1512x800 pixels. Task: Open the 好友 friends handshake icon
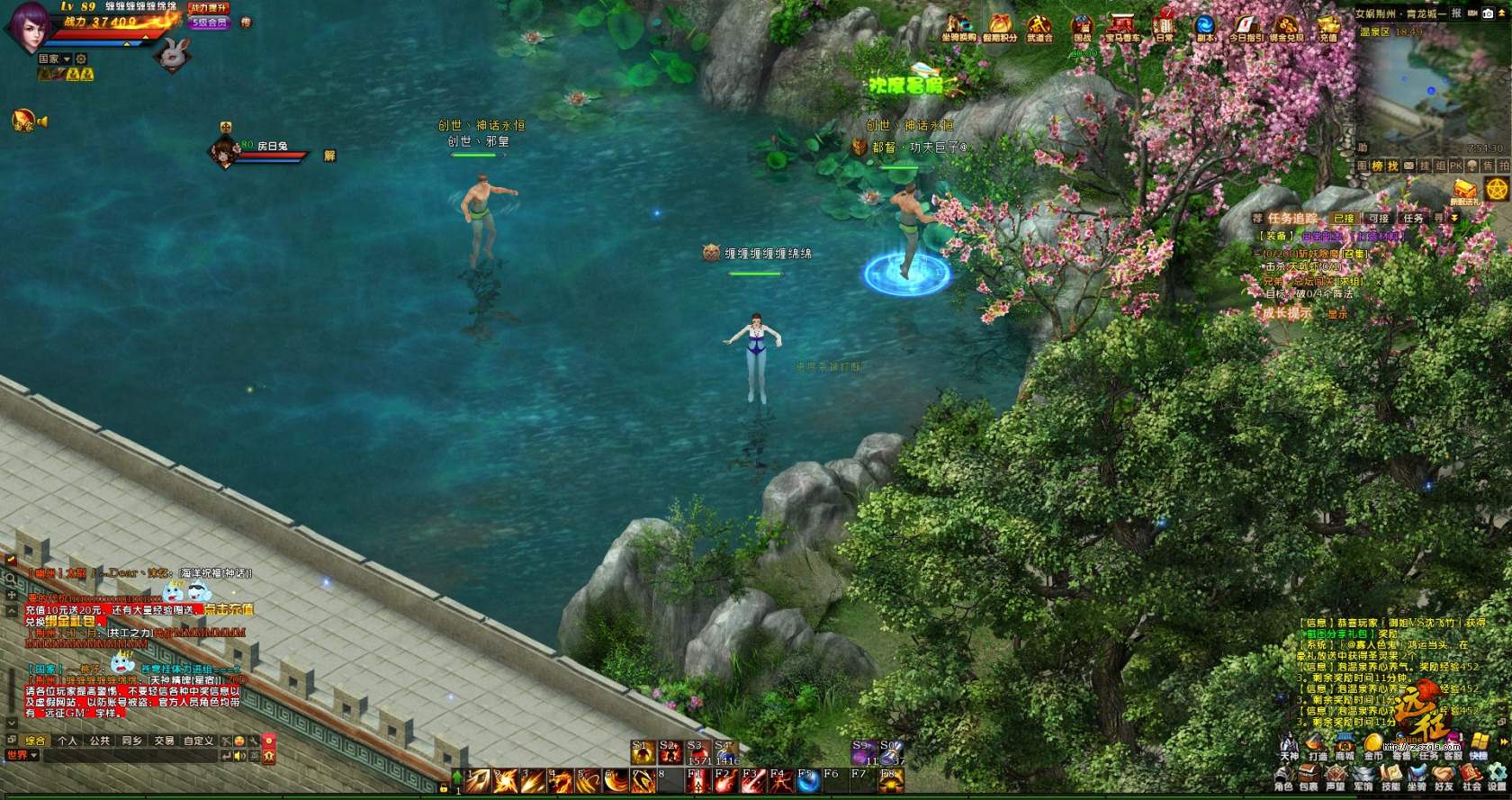pyautogui.click(x=1444, y=777)
